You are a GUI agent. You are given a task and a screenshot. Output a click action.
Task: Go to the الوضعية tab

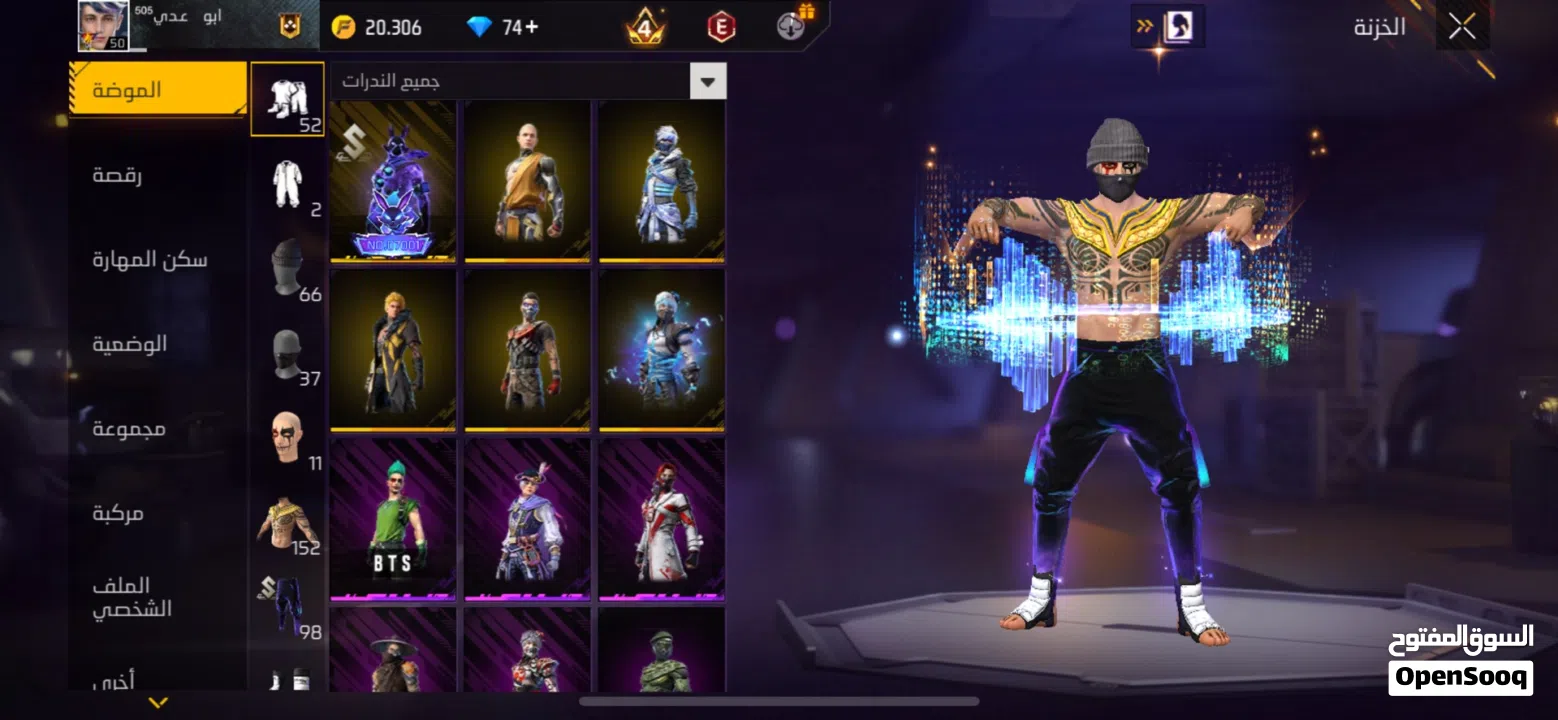[x=130, y=344]
